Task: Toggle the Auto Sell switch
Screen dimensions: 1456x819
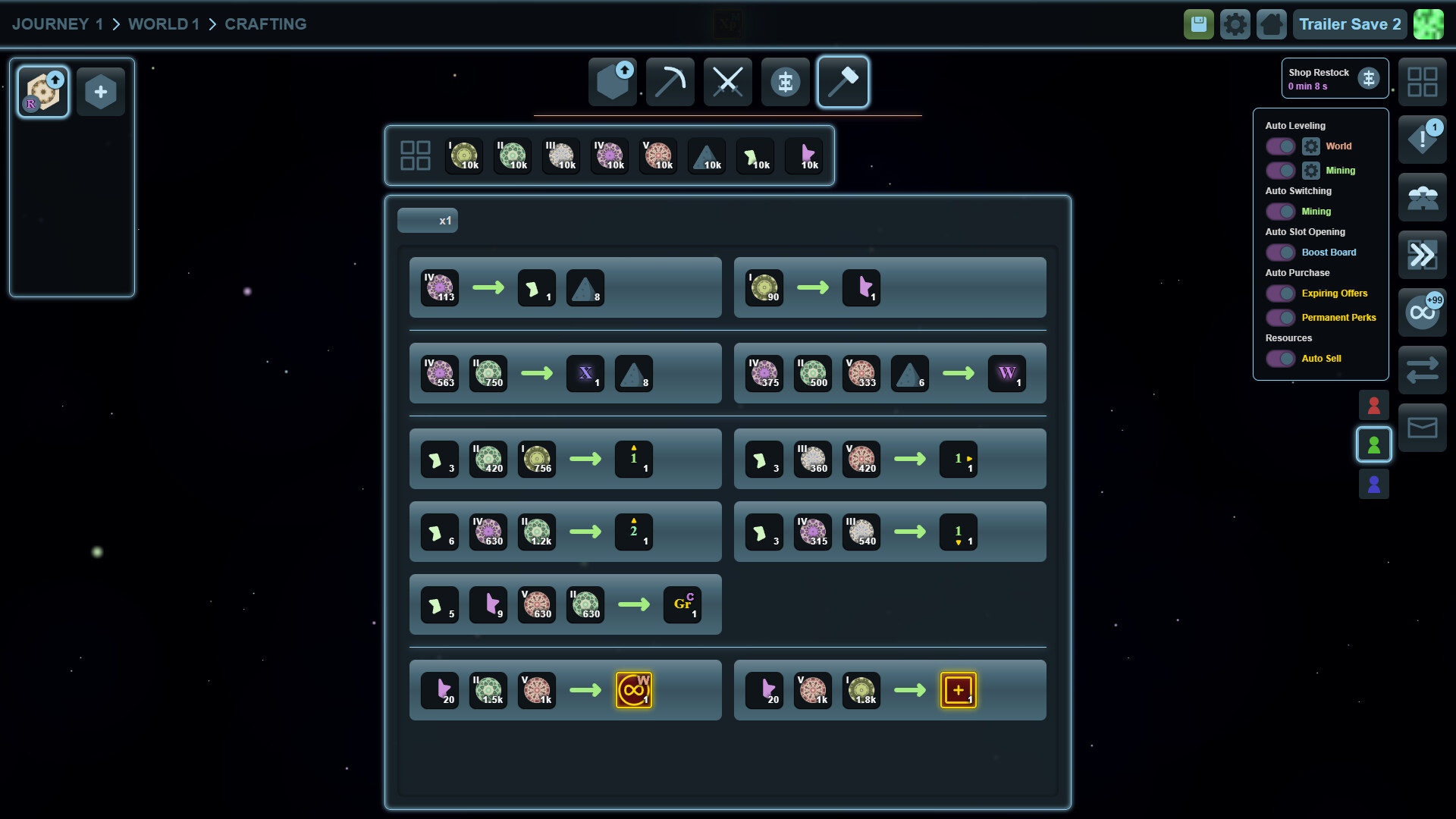Action: click(1280, 358)
